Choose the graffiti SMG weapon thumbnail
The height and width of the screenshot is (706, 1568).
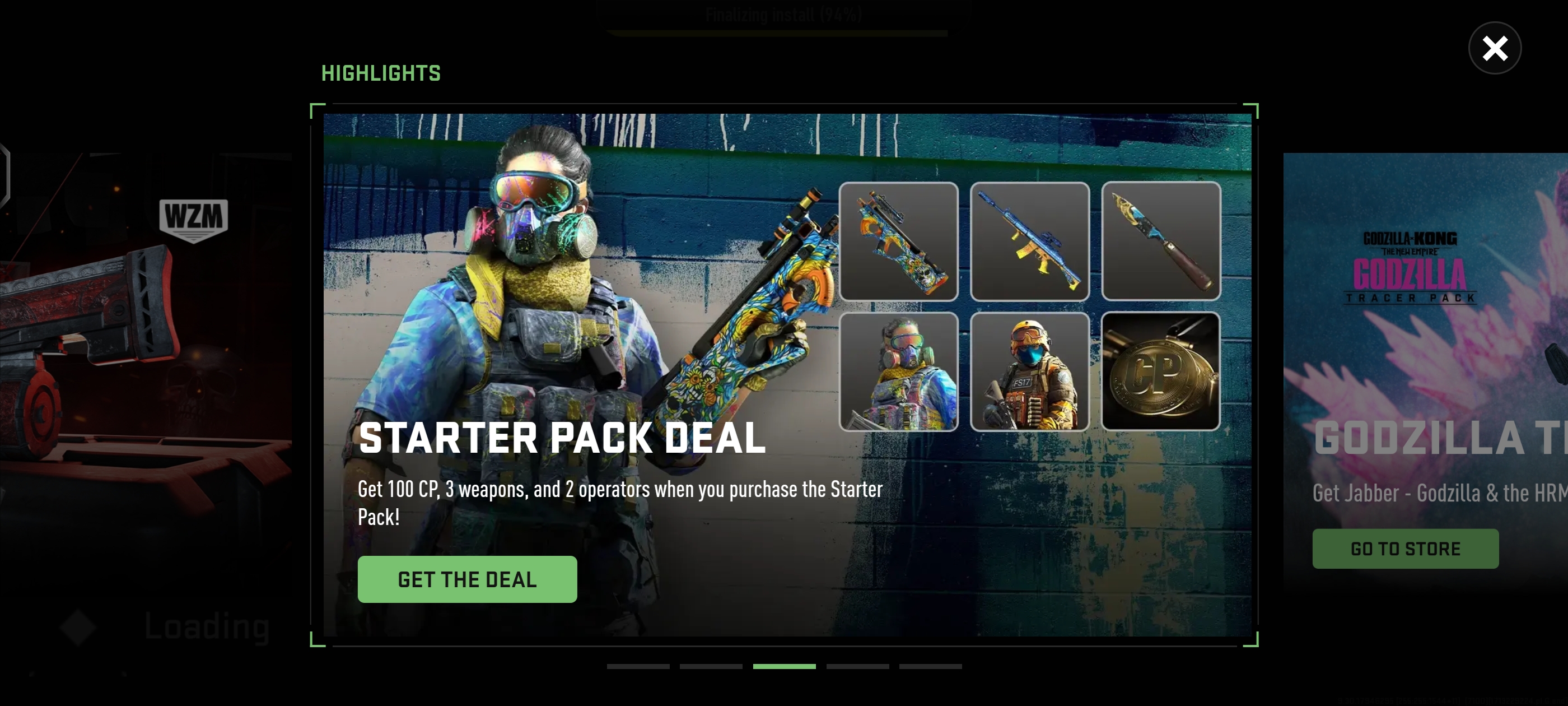click(898, 241)
